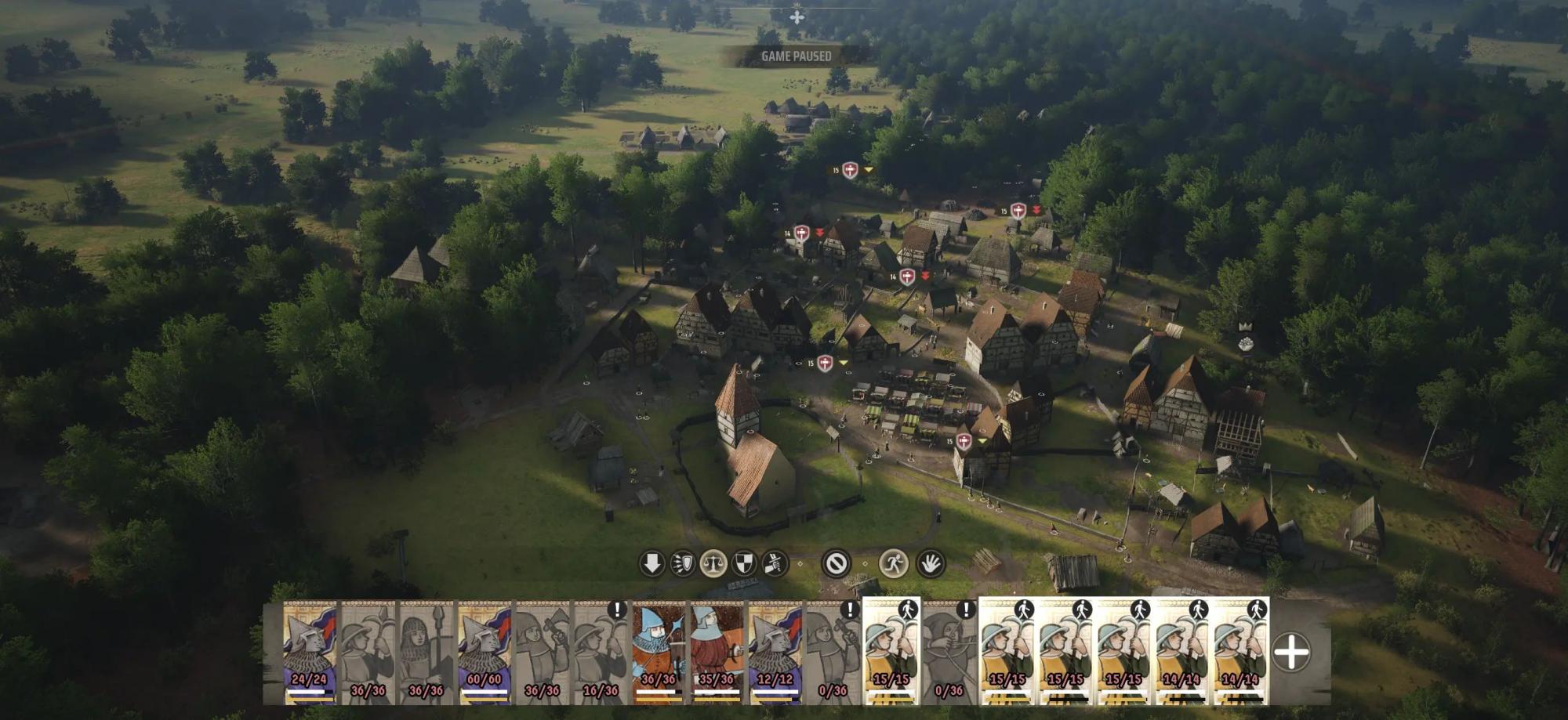Click the open hand command icon
Image resolution: width=1568 pixels, height=720 pixels.
pos(931,563)
